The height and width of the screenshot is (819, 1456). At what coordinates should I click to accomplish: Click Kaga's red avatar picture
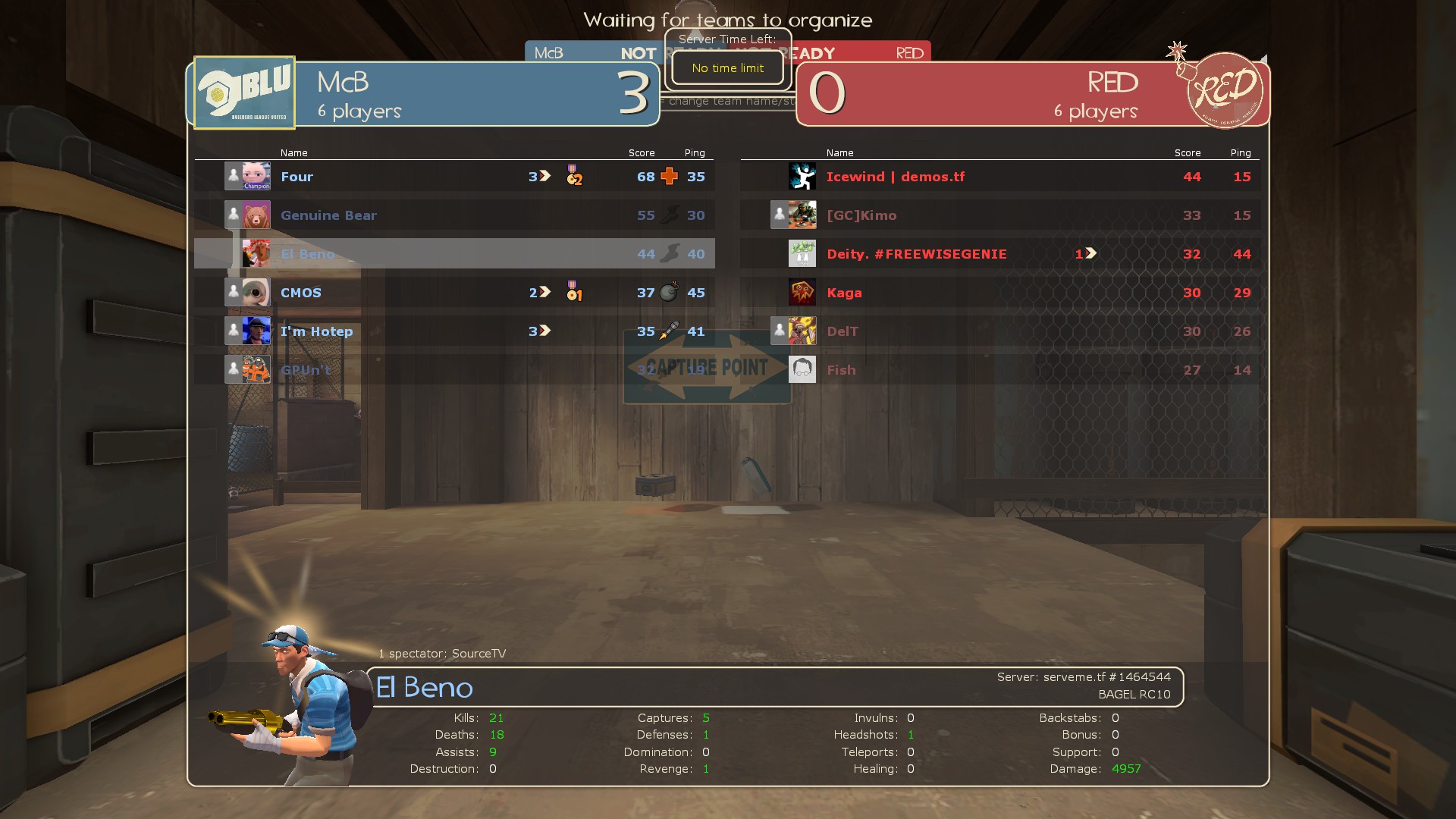(x=802, y=293)
